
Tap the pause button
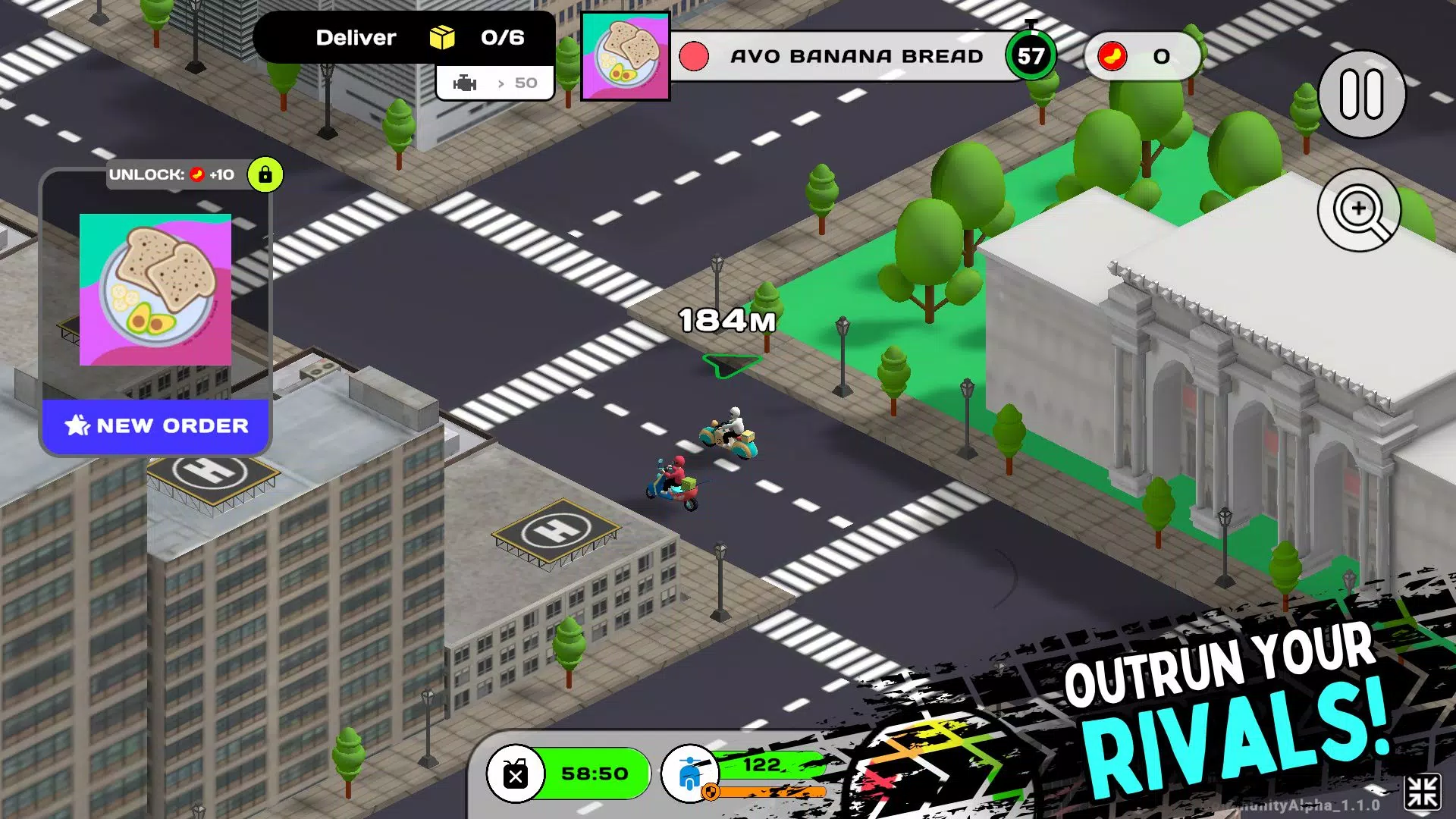(1361, 93)
